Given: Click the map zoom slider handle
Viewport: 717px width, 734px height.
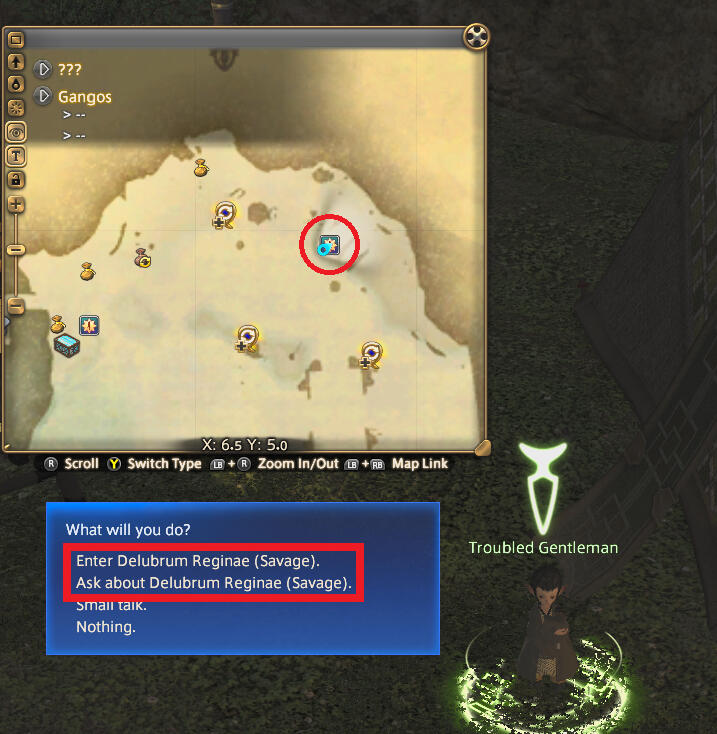Looking at the screenshot, I should 16,249.
